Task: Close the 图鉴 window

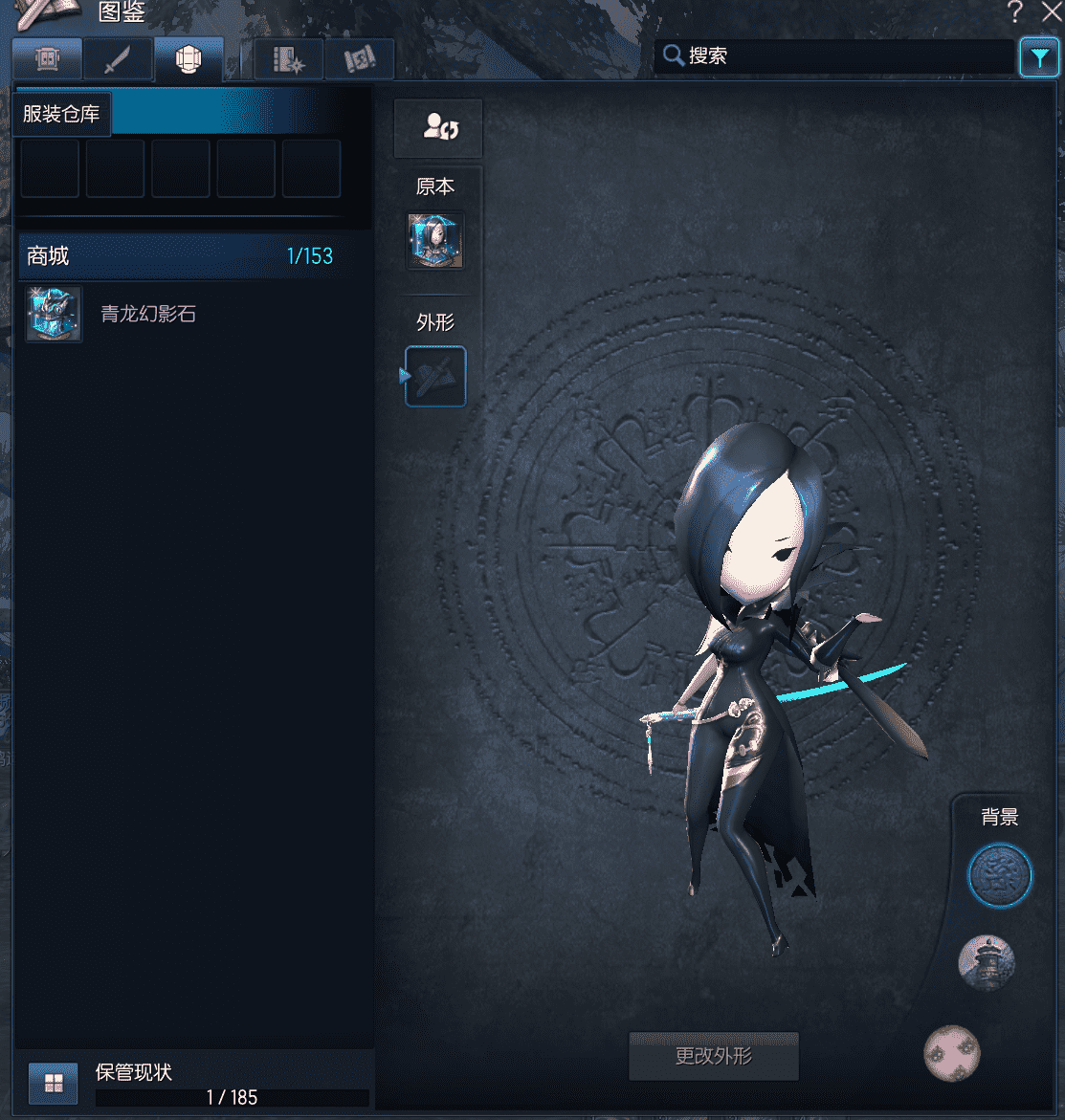Action: [x=1051, y=12]
